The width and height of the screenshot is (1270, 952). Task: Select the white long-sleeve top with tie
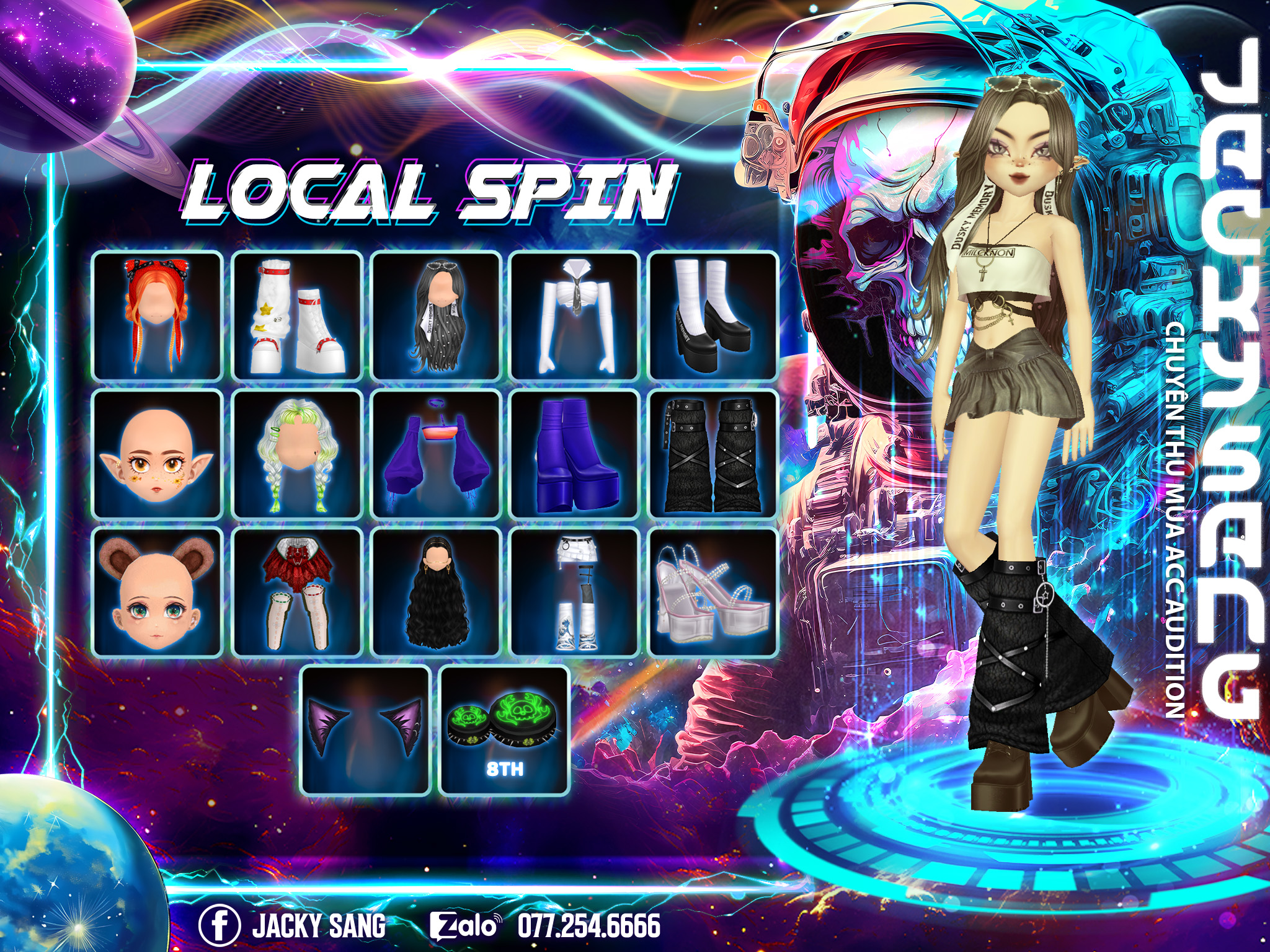575,315
